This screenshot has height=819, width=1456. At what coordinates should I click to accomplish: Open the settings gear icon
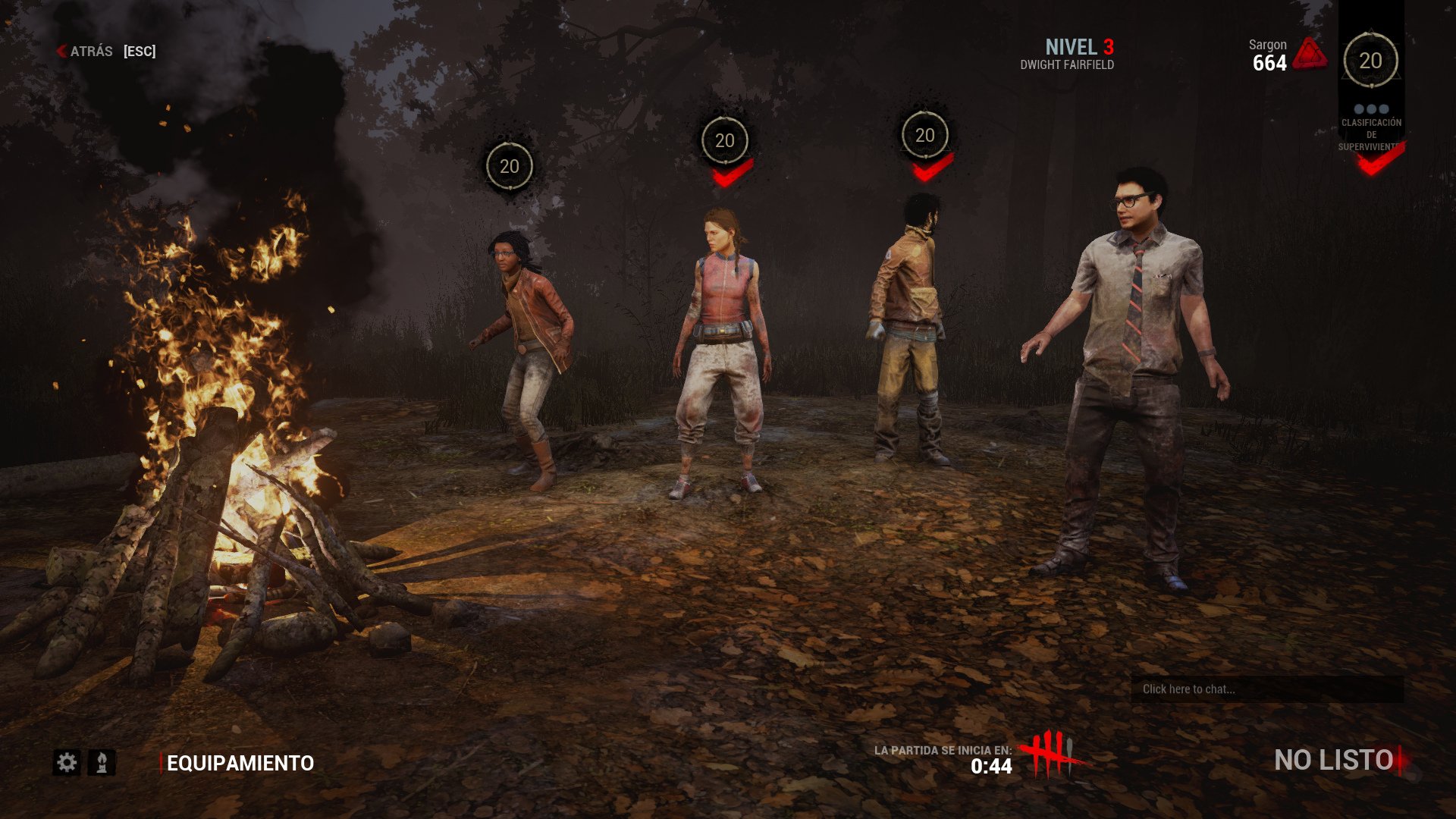tap(68, 763)
